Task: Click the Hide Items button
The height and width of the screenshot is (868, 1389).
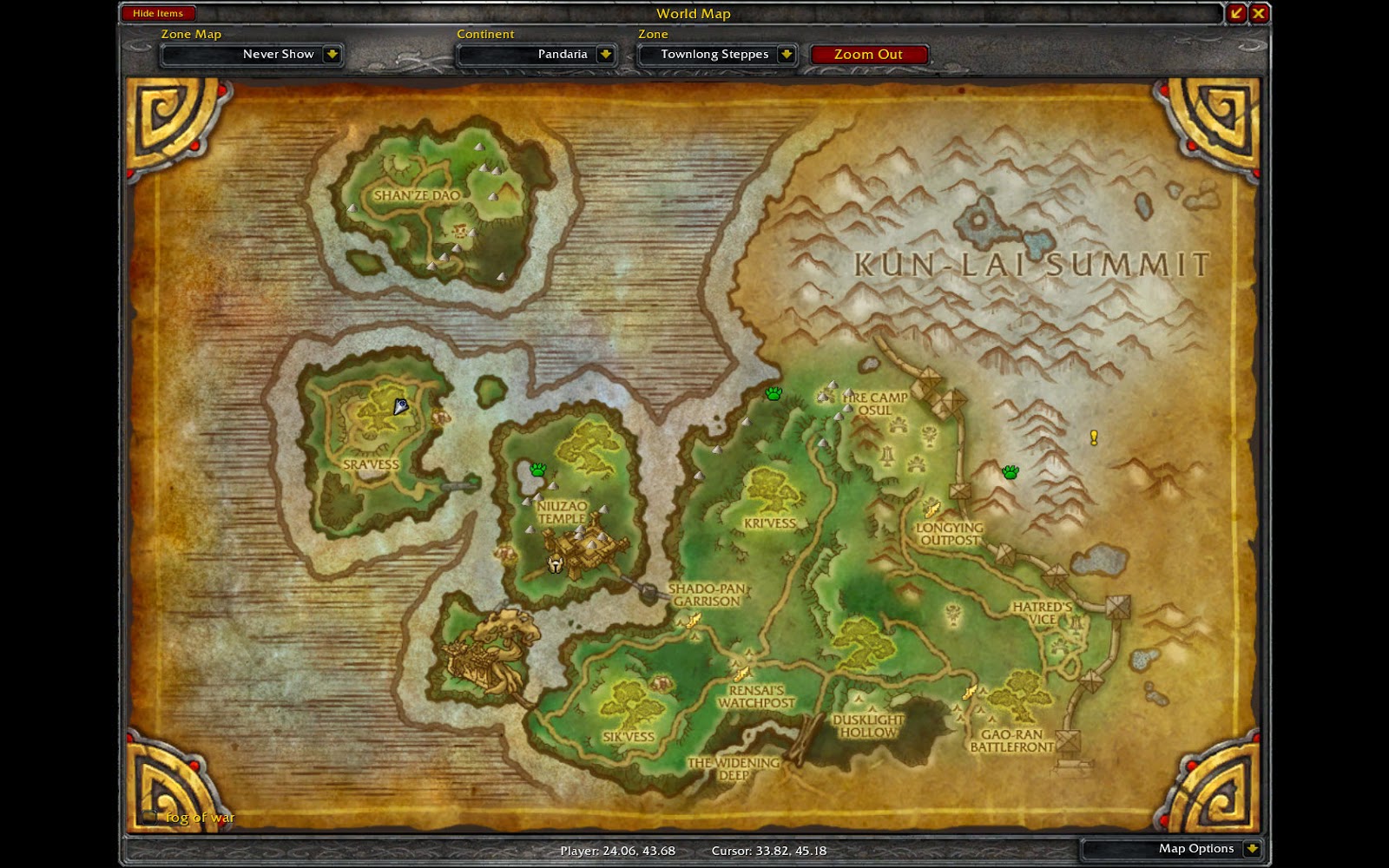Action: click(x=159, y=13)
